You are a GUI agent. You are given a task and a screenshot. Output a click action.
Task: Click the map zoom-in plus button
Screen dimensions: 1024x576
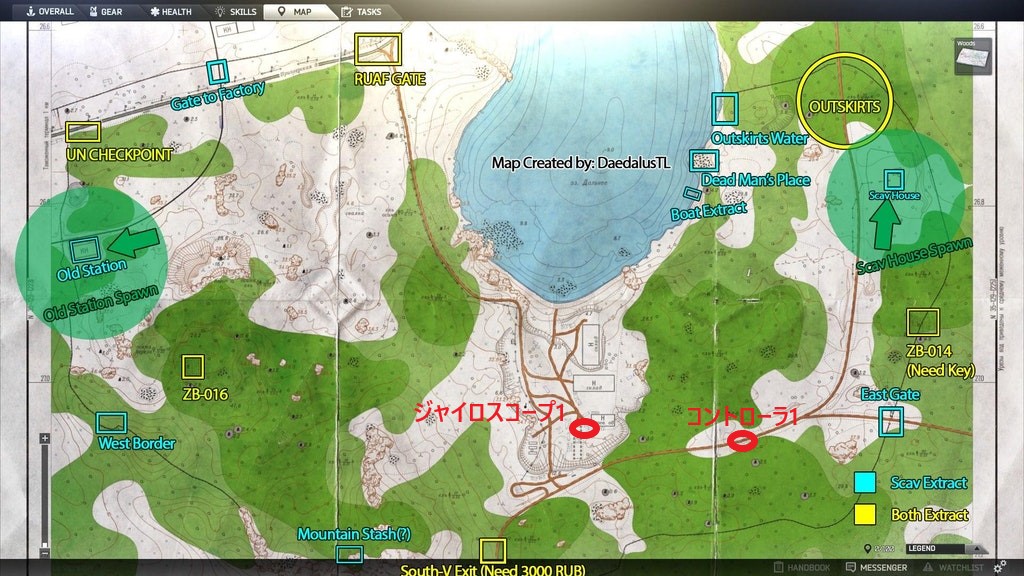click(44, 439)
